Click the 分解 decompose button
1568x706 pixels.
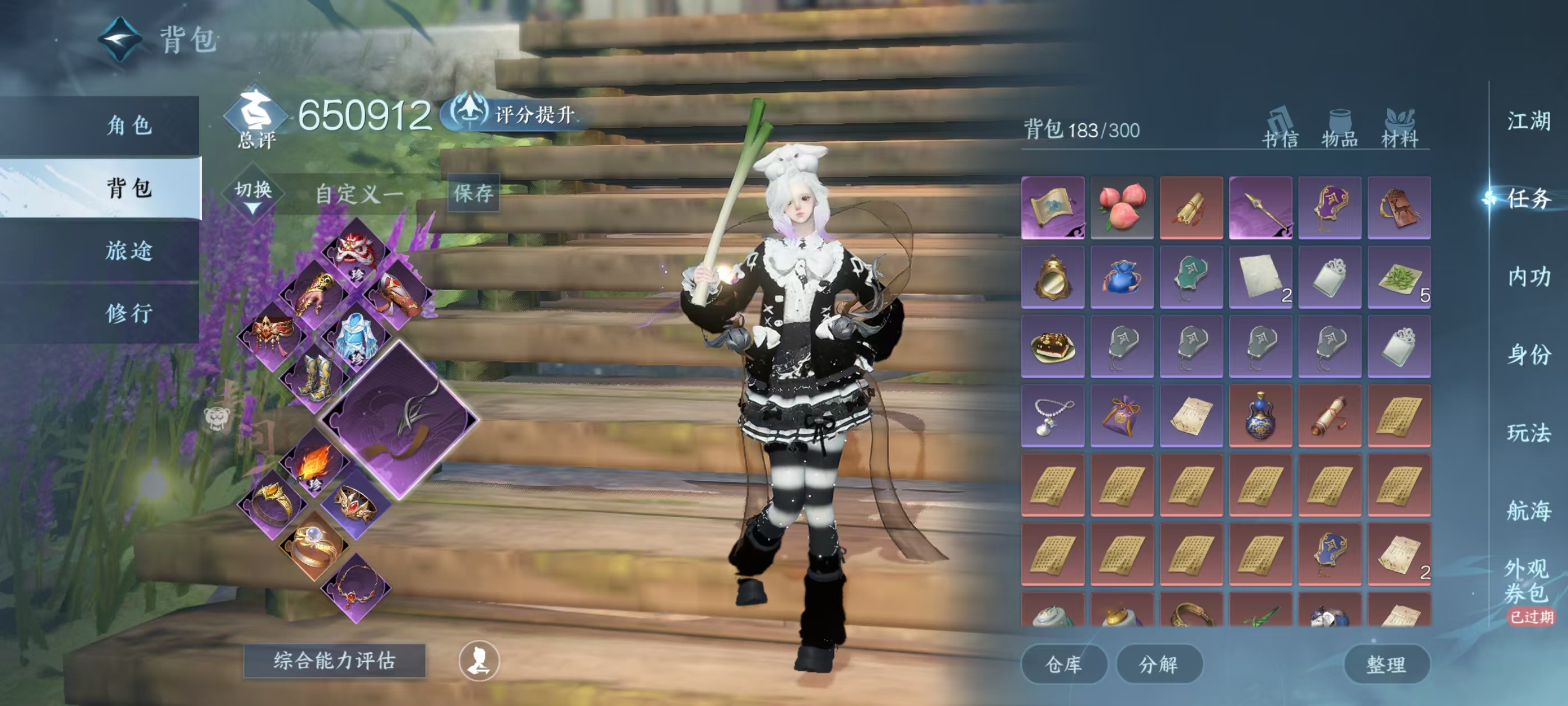(1158, 664)
